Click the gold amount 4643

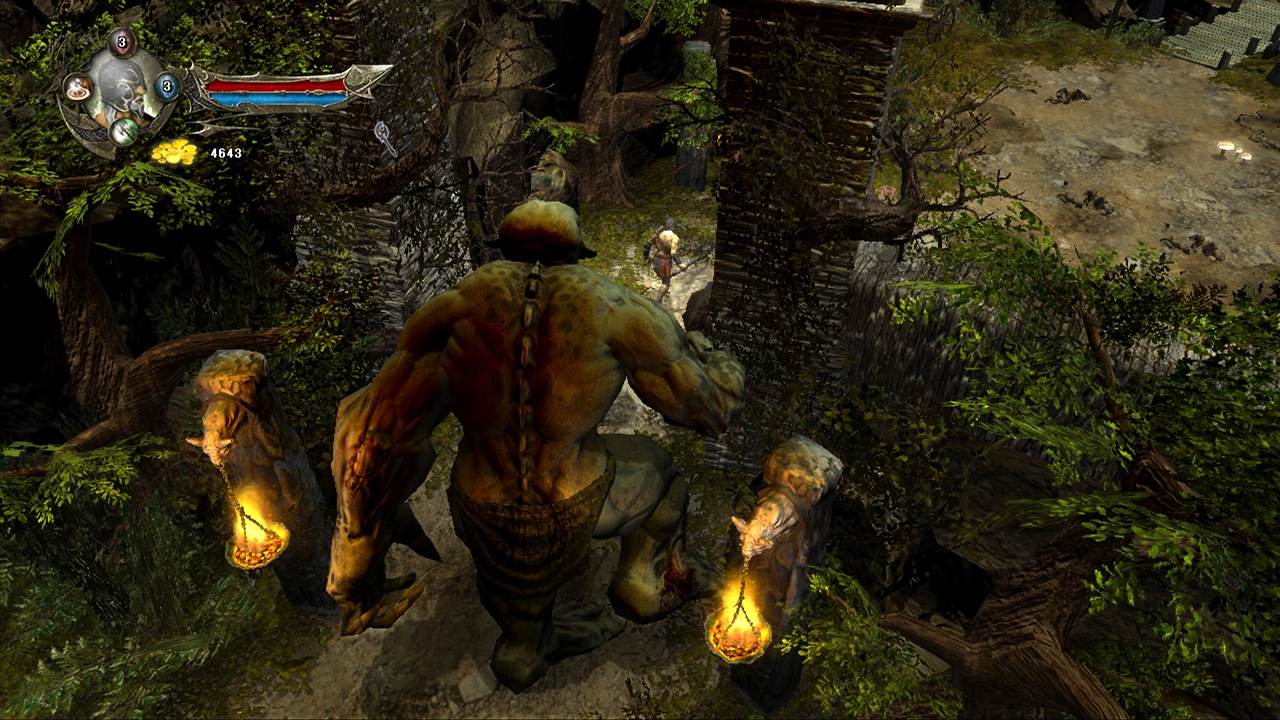tap(226, 153)
